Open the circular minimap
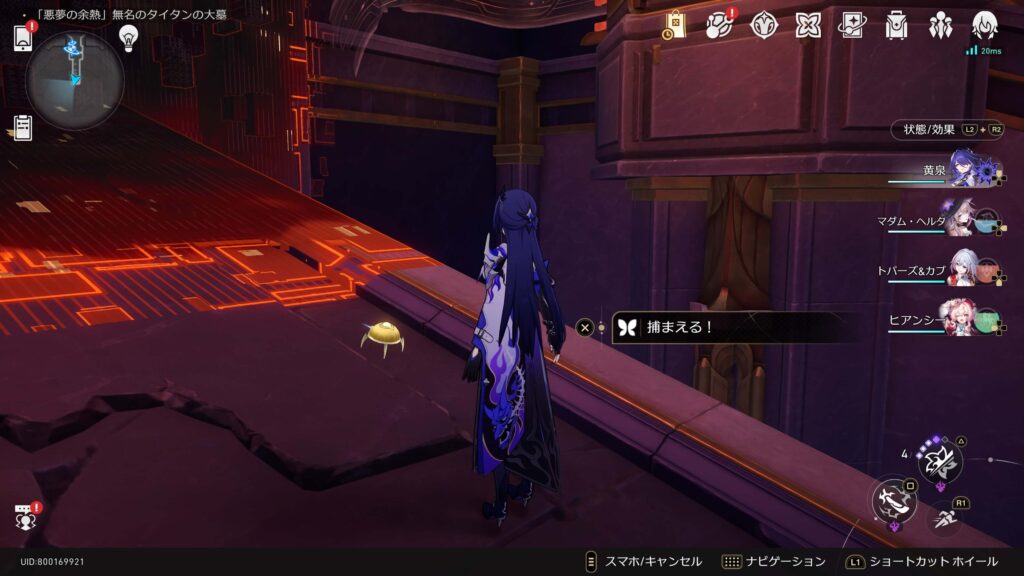The height and width of the screenshot is (576, 1024). click(75, 79)
